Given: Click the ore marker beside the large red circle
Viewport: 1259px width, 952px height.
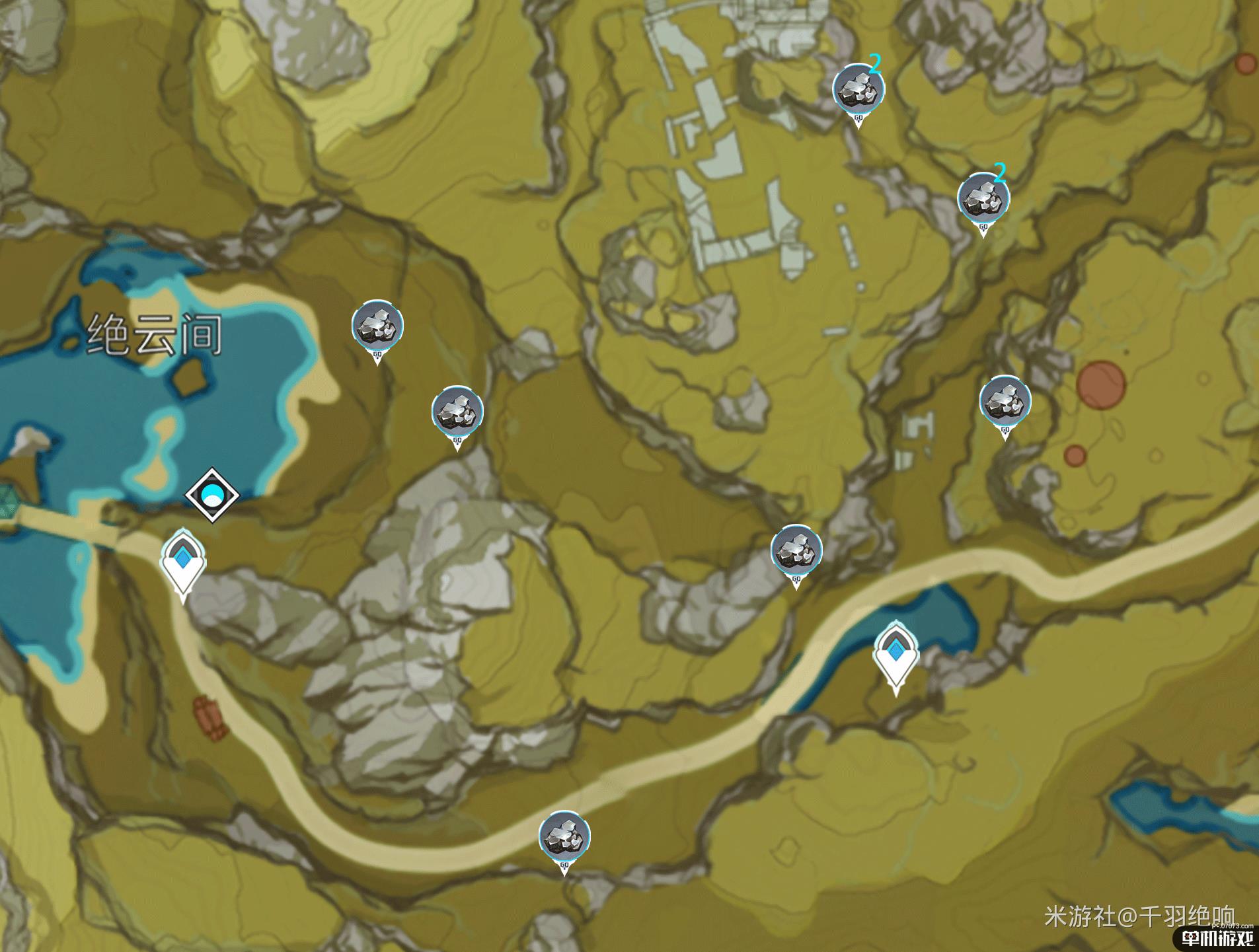Looking at the screenshot, I should tap(1005, 401).
